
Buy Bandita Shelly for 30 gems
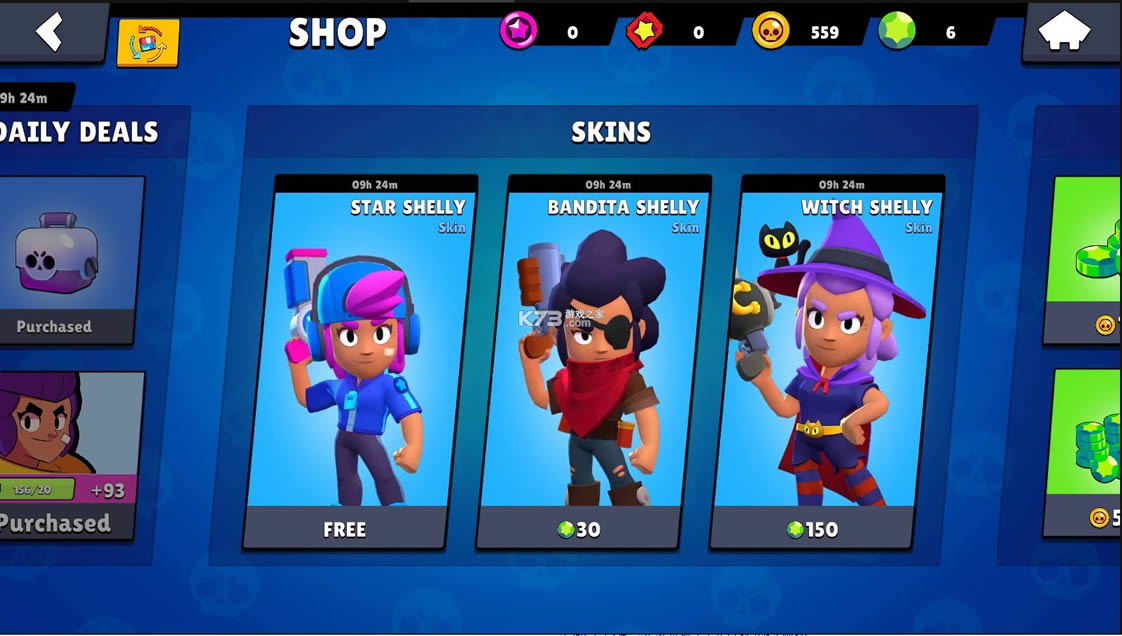click(x=579, y=529)
